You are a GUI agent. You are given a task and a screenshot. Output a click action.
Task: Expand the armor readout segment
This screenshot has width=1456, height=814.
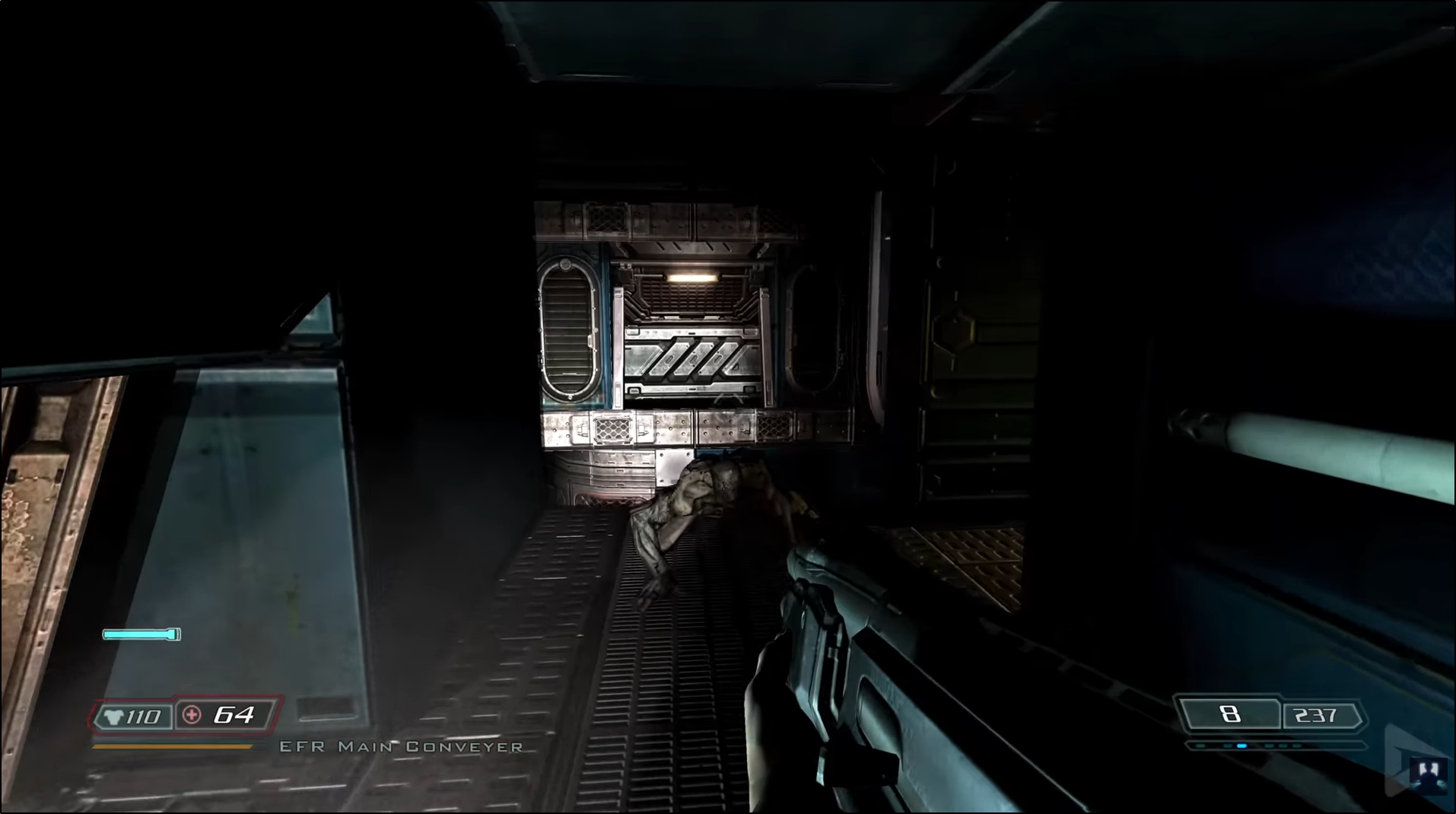click(129, 716)
